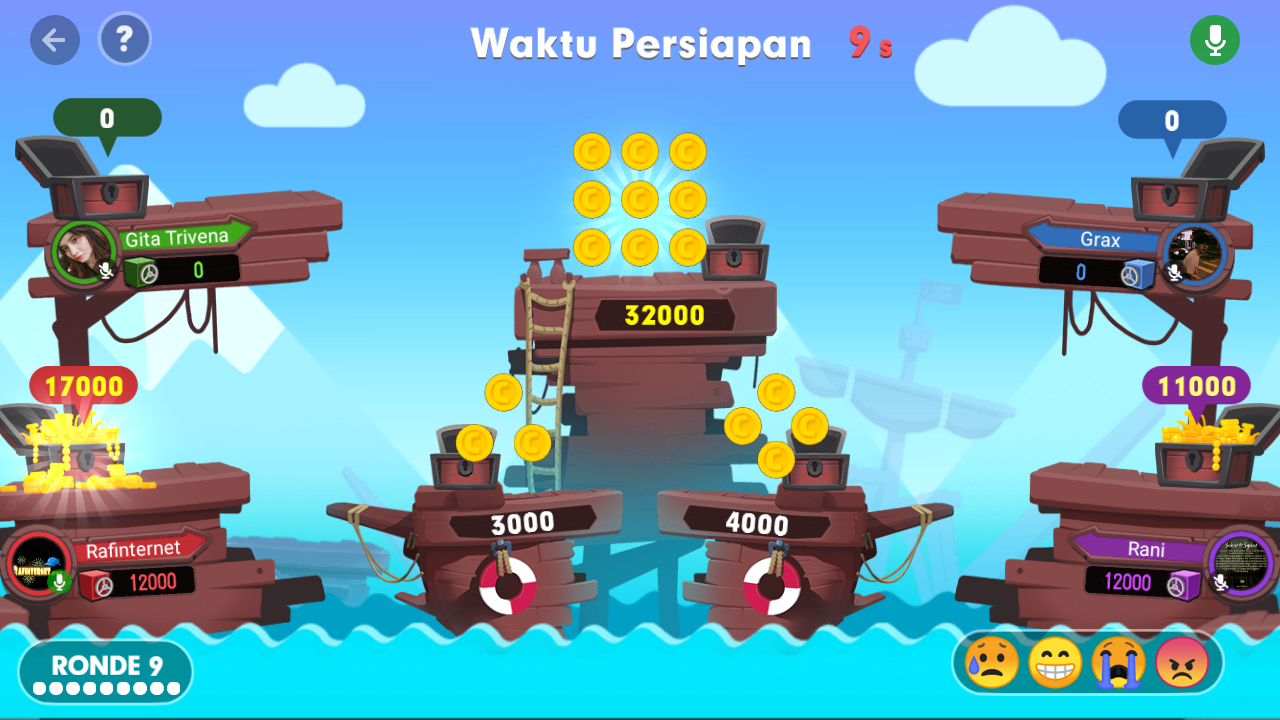Click the back arrow button

pos(55,39)
